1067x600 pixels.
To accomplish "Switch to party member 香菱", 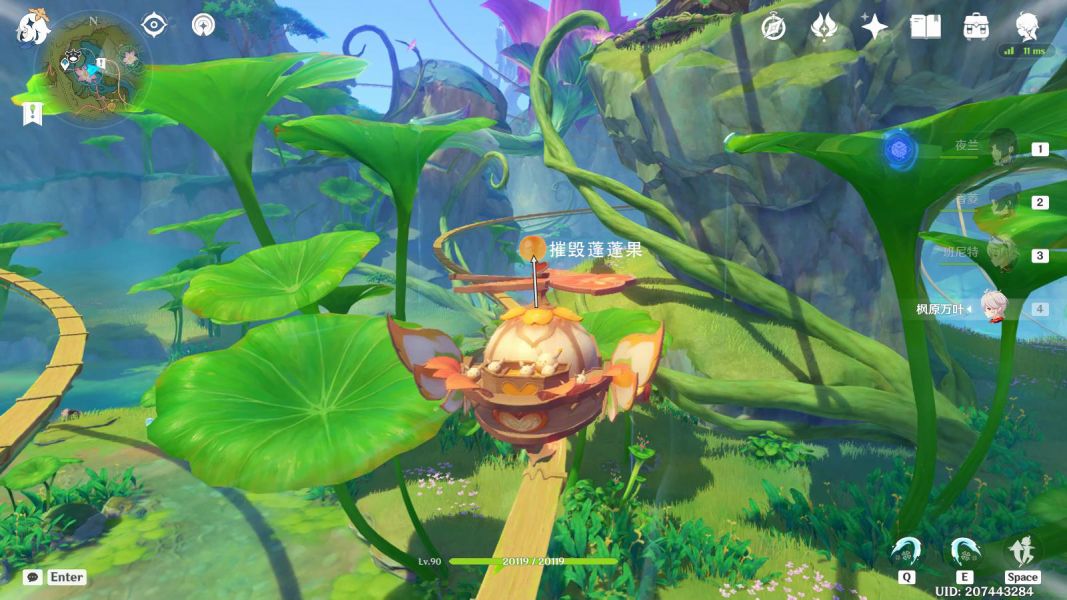I will point(1001,201).
